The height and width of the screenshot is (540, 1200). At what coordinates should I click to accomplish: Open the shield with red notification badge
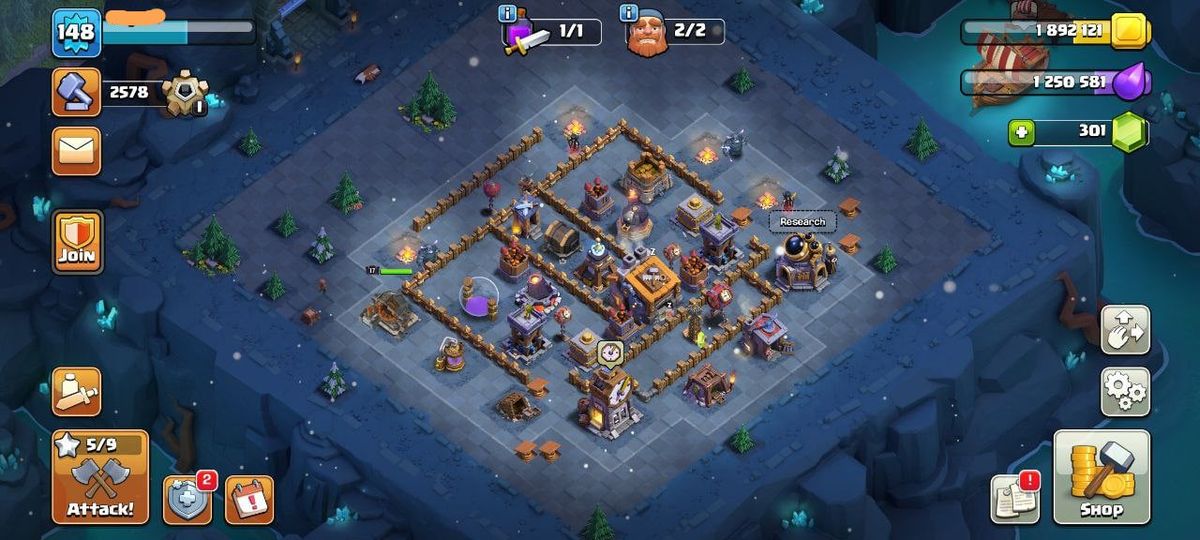click(188, 499)
